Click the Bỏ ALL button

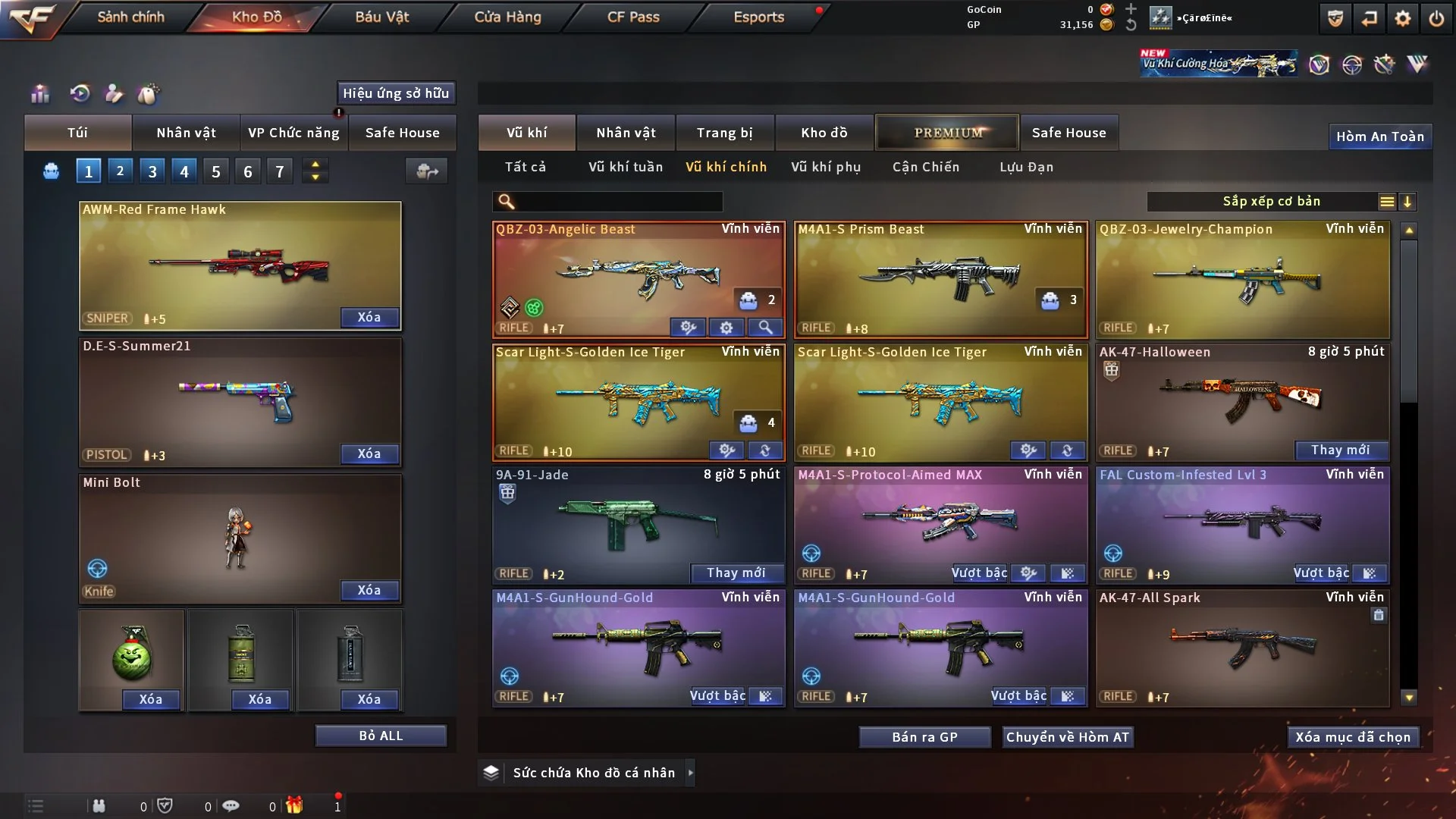tap(381, 736)
